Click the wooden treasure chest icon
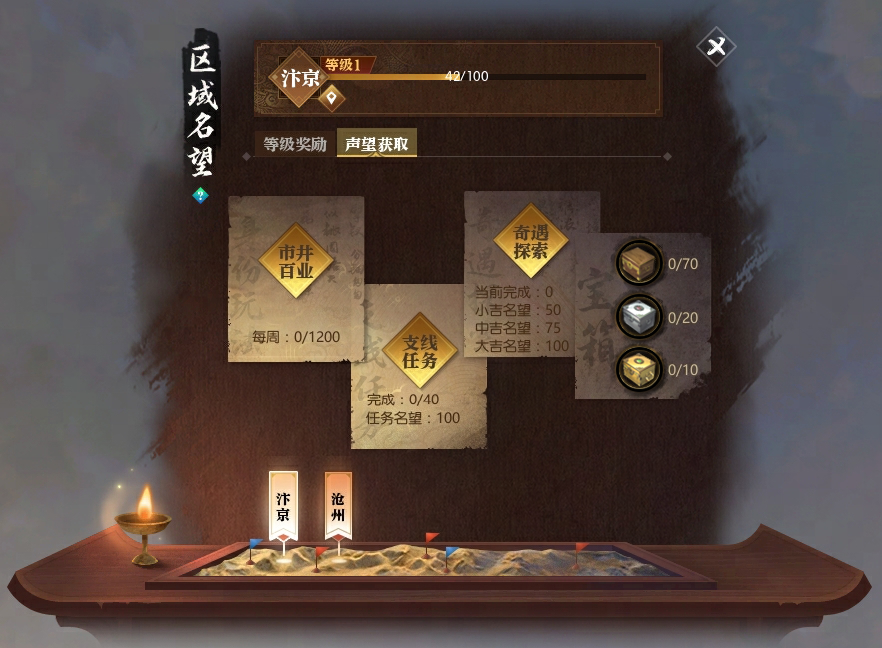 pos(637,264)
